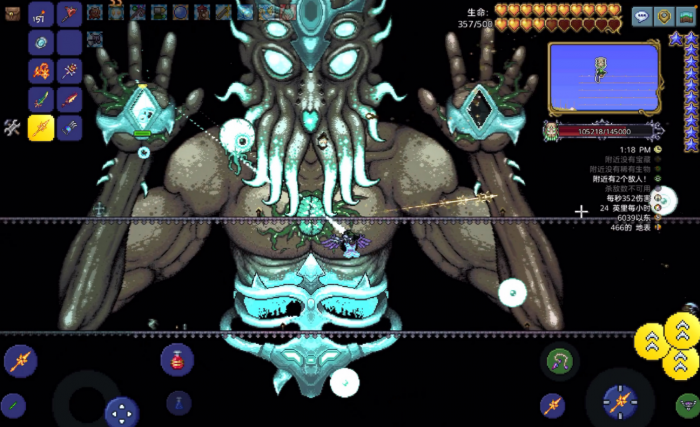Image resolution: width=700 pixels, height=427 pixels.
Task: Open the housing menu button
Action: point(686,16)
